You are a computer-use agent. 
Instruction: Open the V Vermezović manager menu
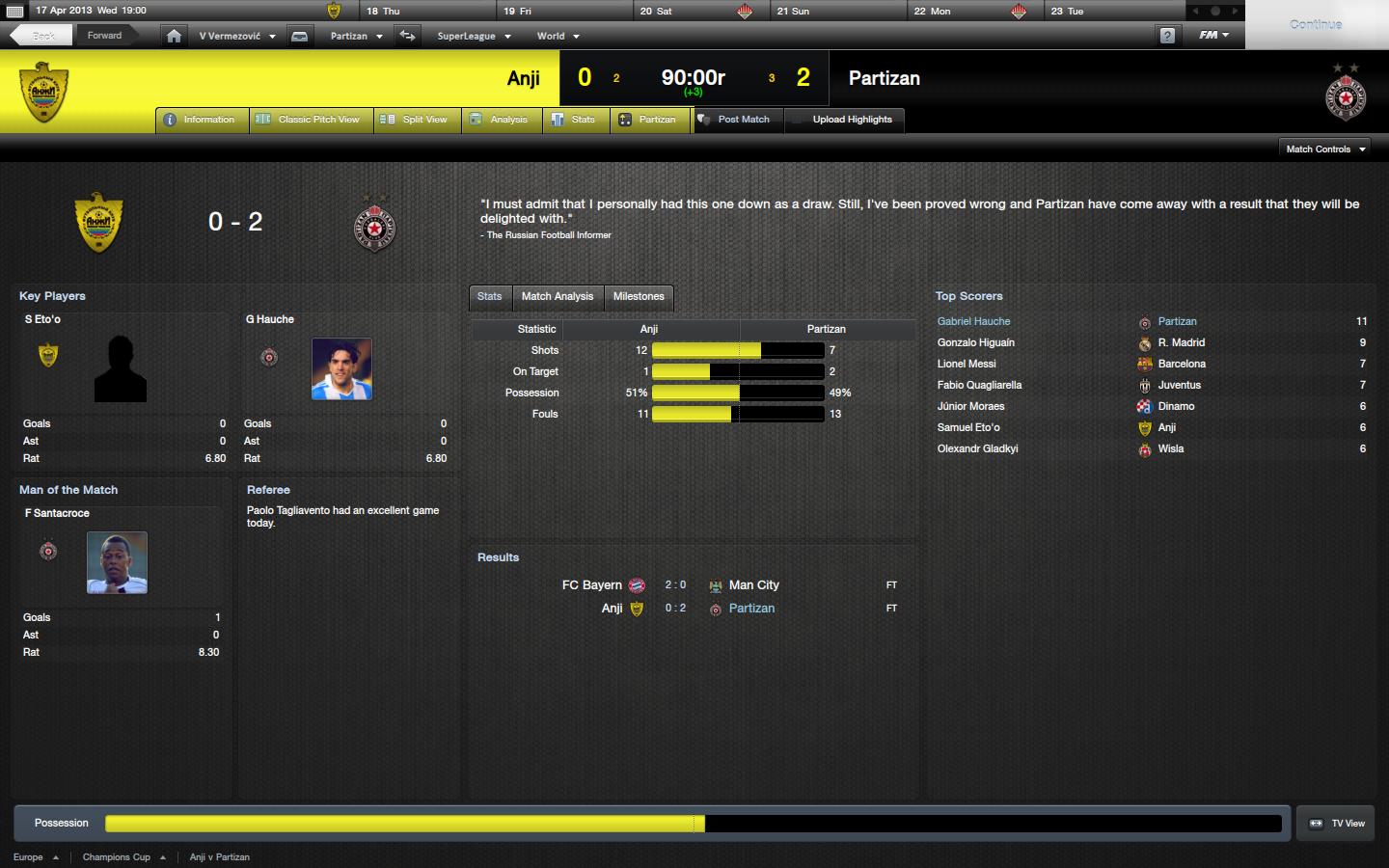tap(237, 36)
